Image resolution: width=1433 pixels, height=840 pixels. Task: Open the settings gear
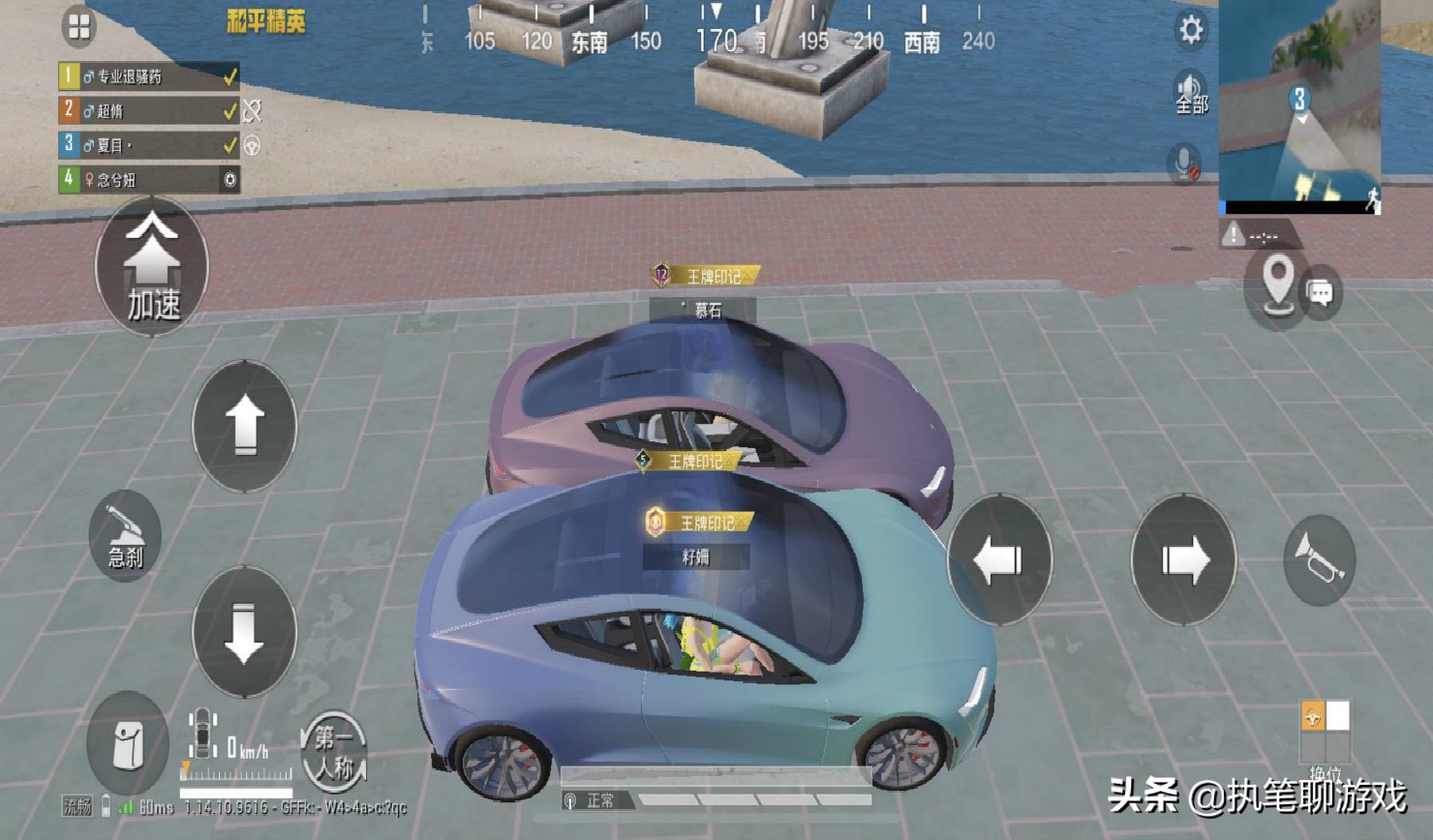[x=1191, y=30]
